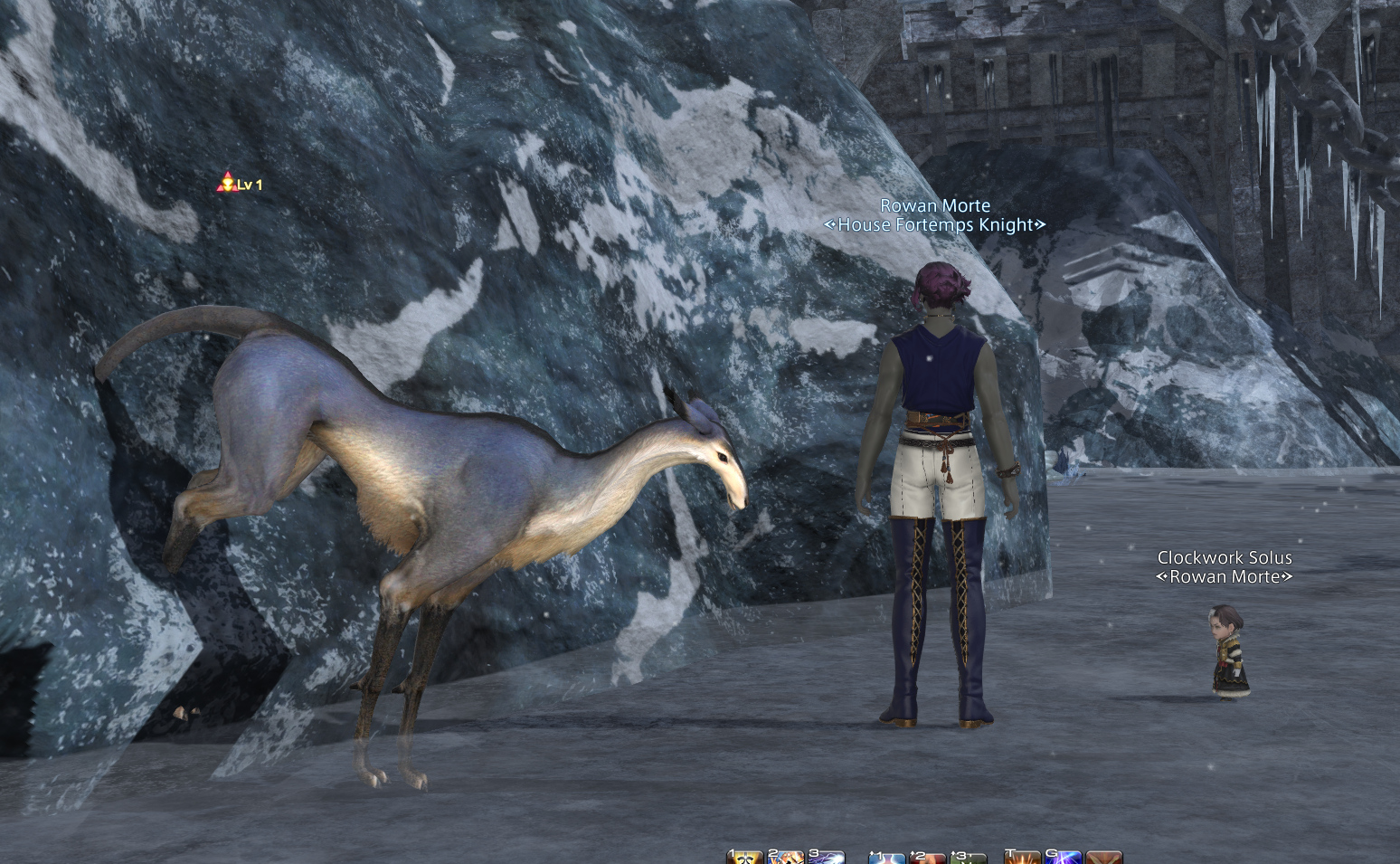Target the Lv 1 enemy nameplate
1400x864 pixels.
(x=241, y=185)
